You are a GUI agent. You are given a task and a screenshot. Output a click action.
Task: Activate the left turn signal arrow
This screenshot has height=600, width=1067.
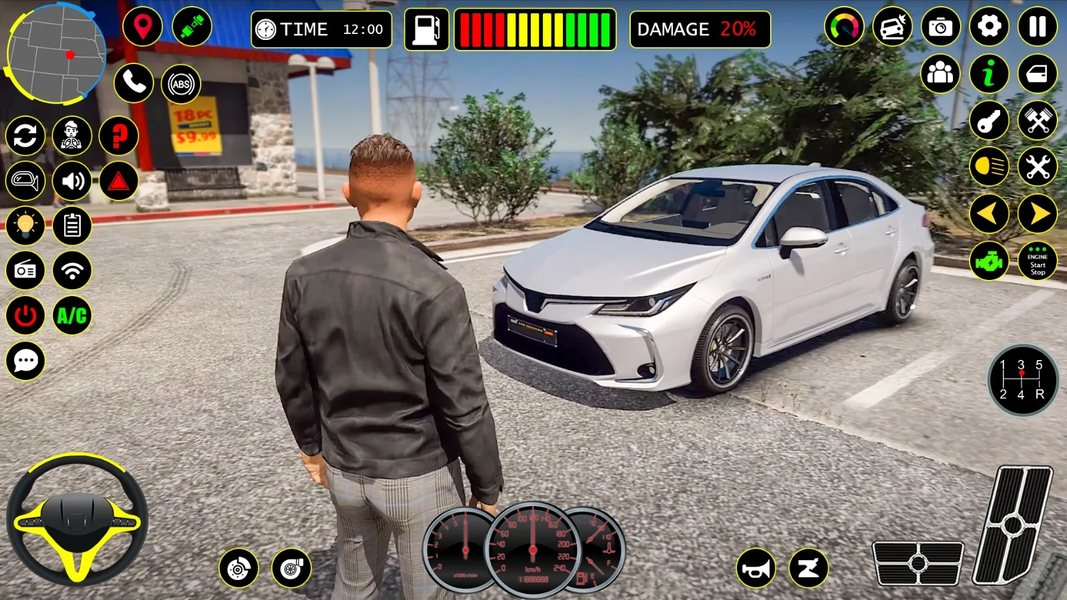click(989, 213)
